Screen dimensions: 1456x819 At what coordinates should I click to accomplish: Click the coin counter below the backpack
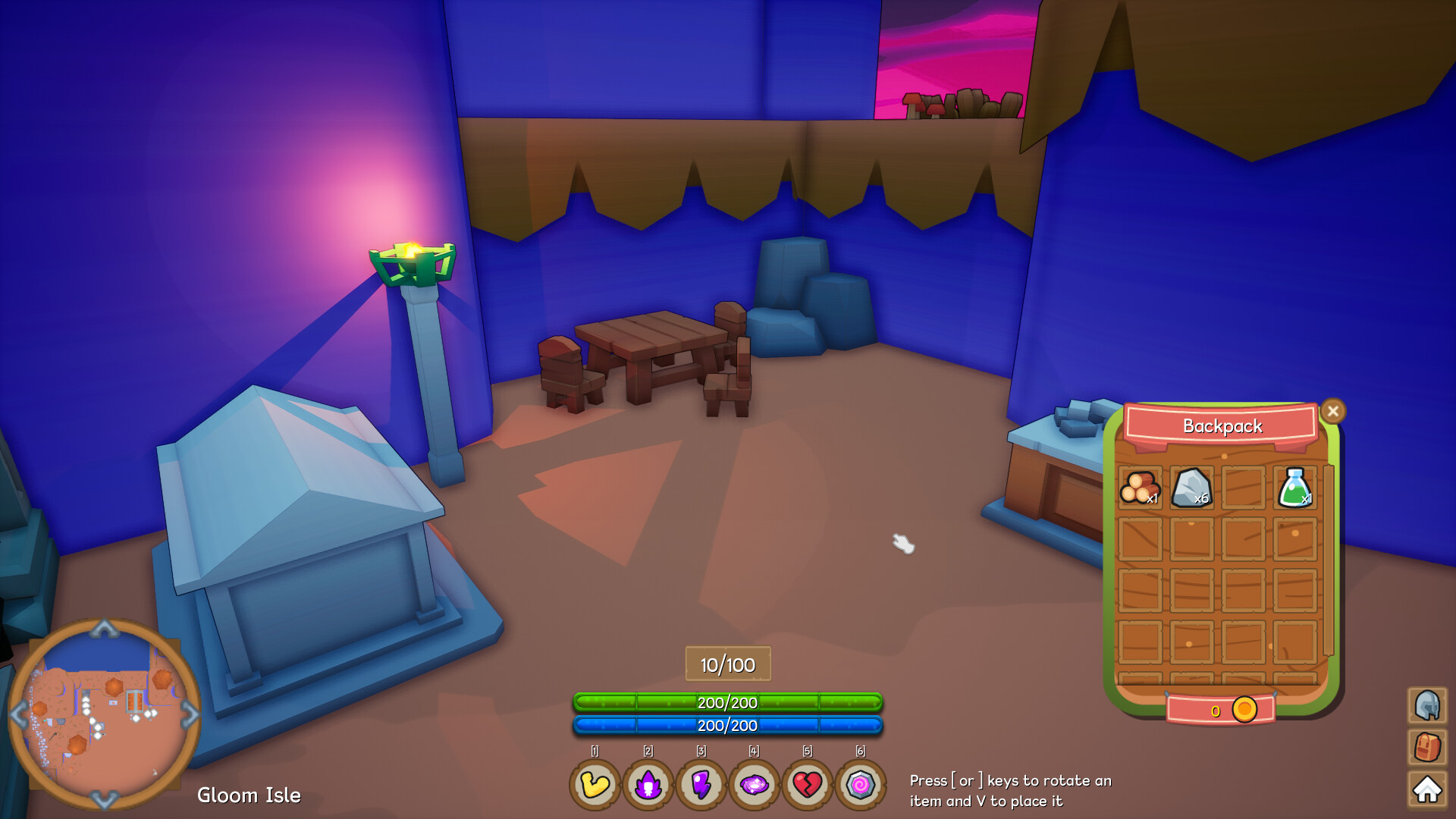point(1244,710)
